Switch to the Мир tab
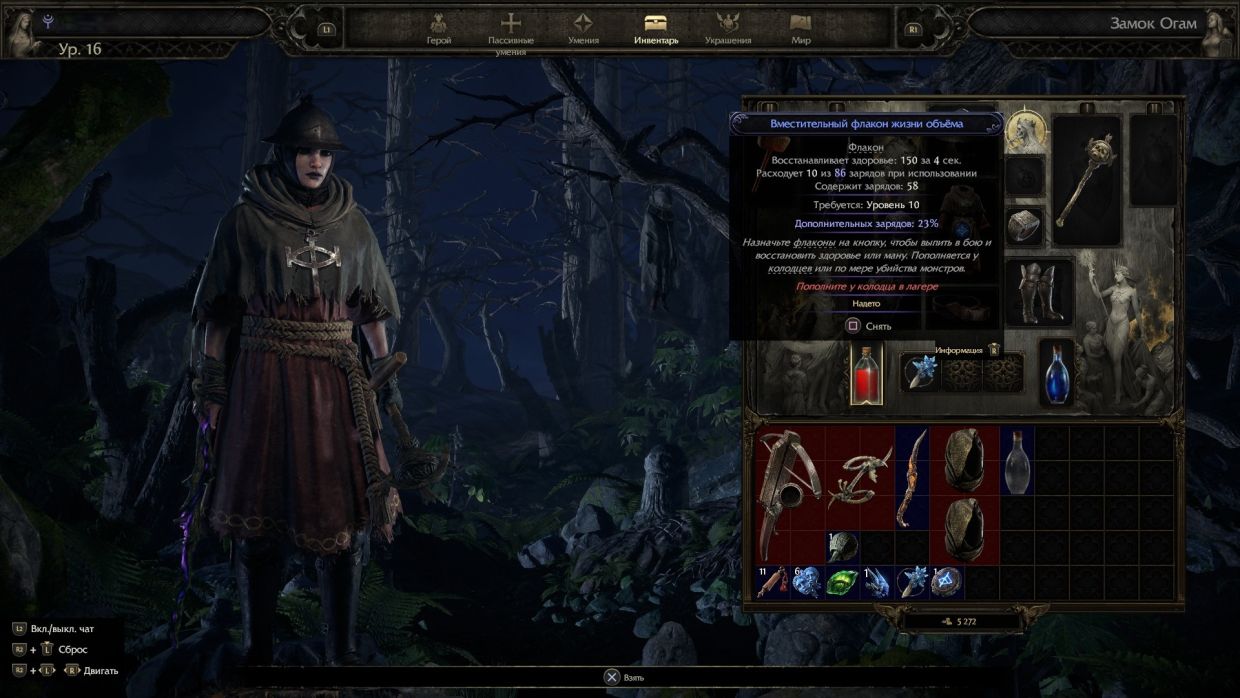 (800, 28)
